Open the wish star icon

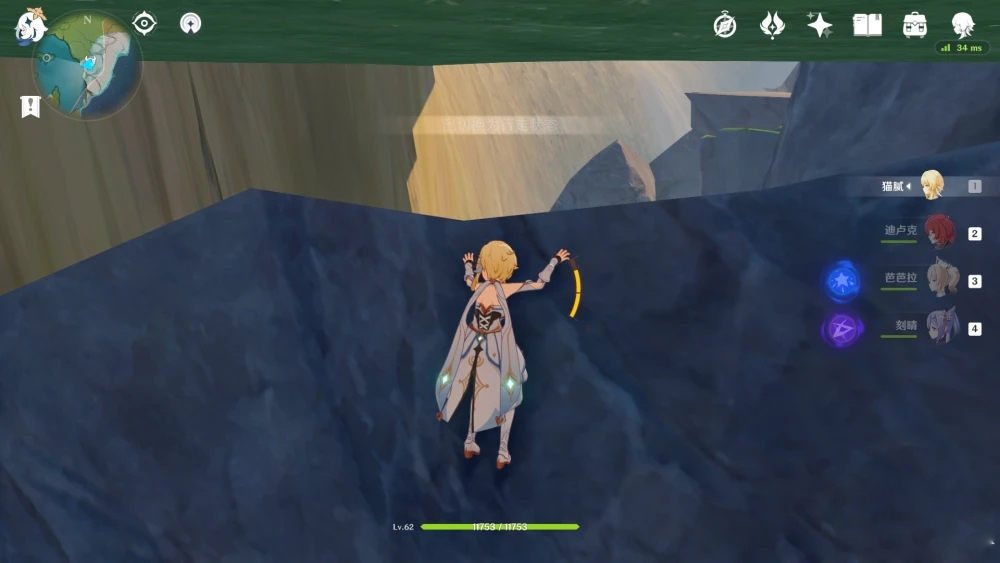click(820, 25)
